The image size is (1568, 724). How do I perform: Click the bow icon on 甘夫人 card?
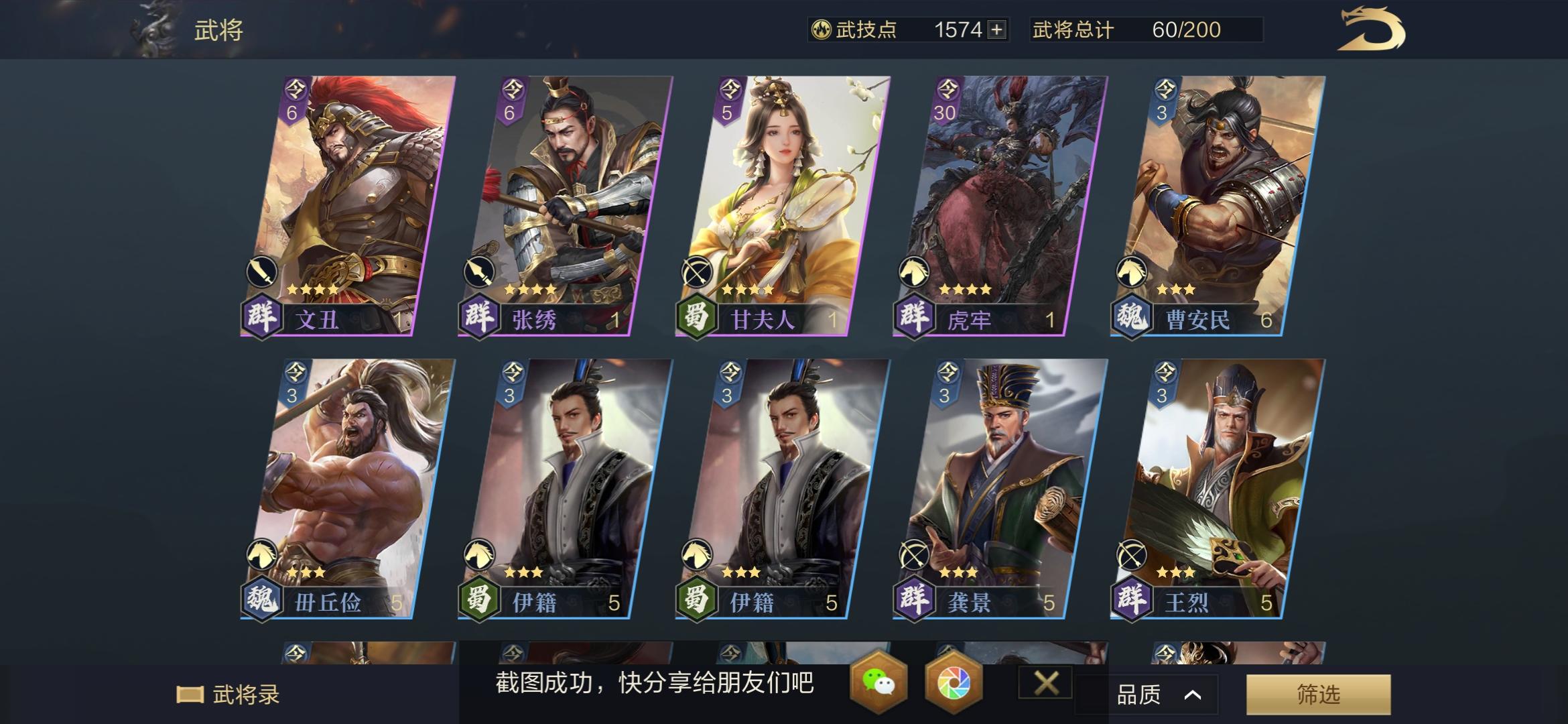(698, 274)
